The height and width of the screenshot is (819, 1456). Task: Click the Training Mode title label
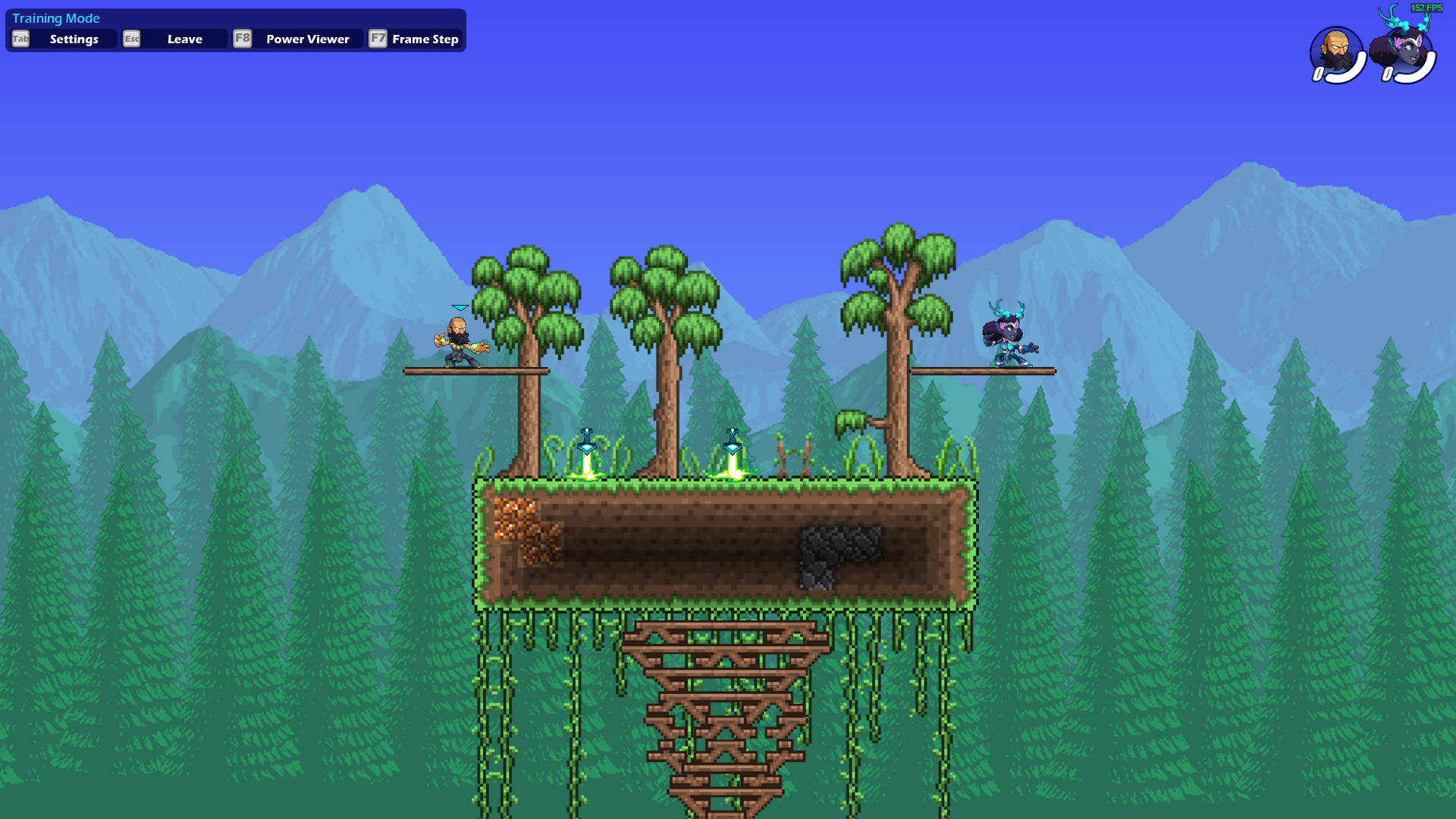click(x=56, y=18)
